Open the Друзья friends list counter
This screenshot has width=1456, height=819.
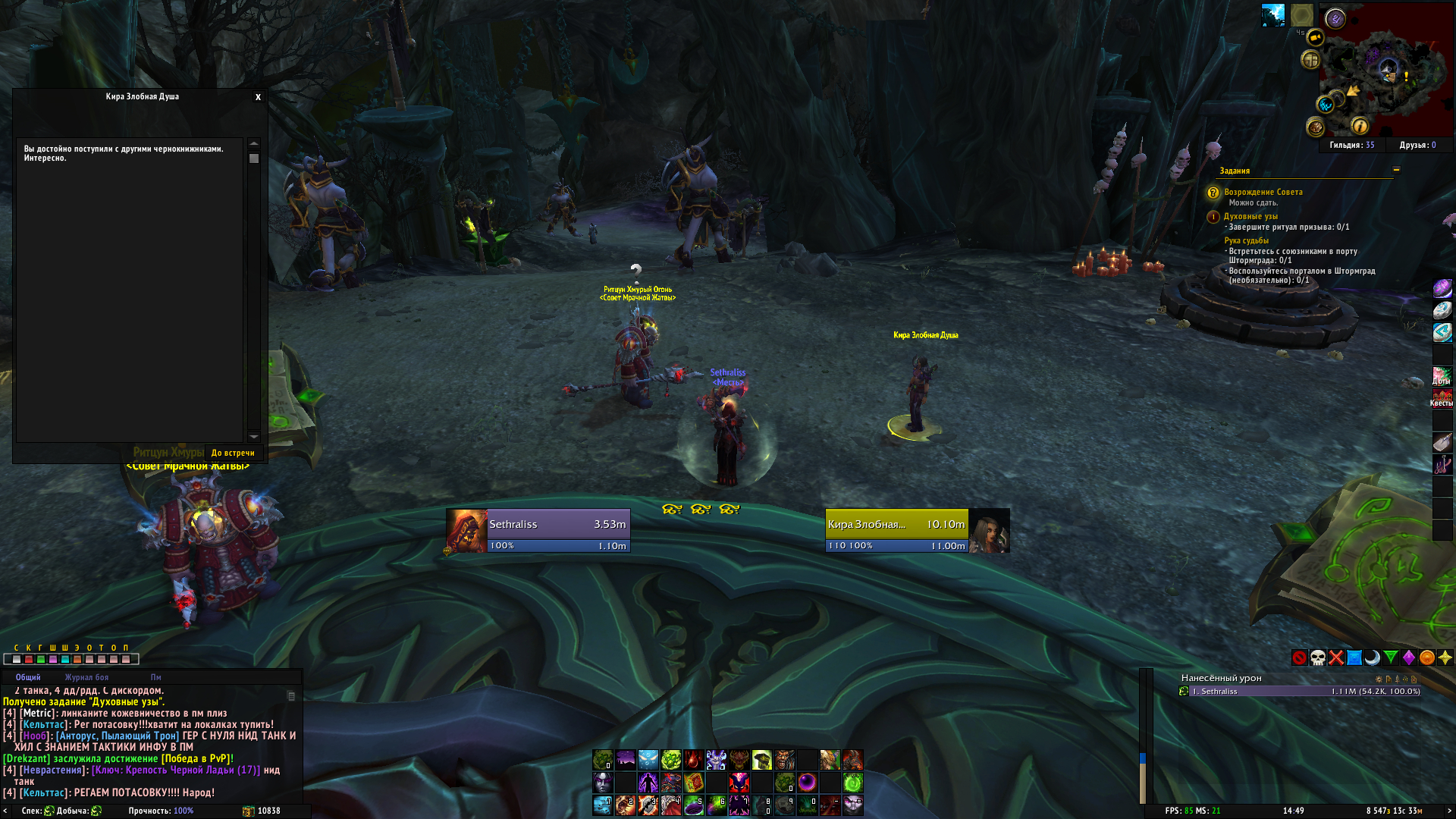pyautogui.click(x=1417, y=145)
